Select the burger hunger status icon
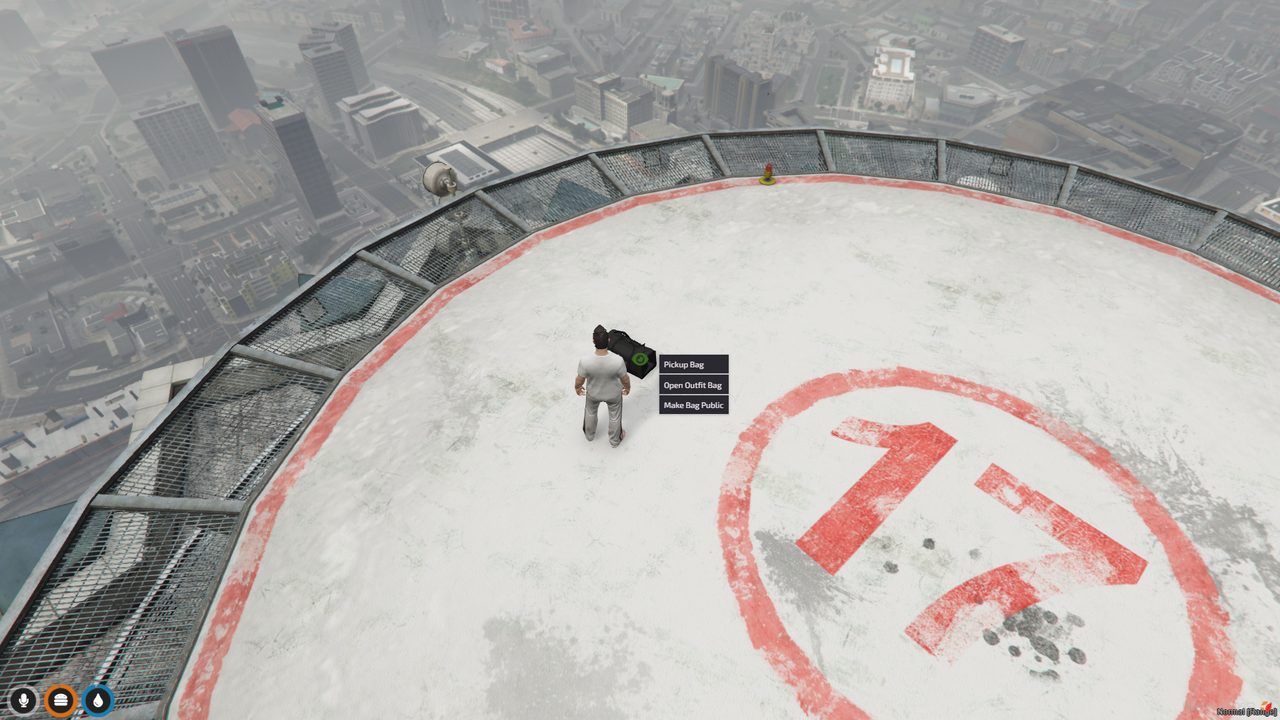The height and width of the screenshot is (720, 1280). pyautogui.click(x=60, y=700)
